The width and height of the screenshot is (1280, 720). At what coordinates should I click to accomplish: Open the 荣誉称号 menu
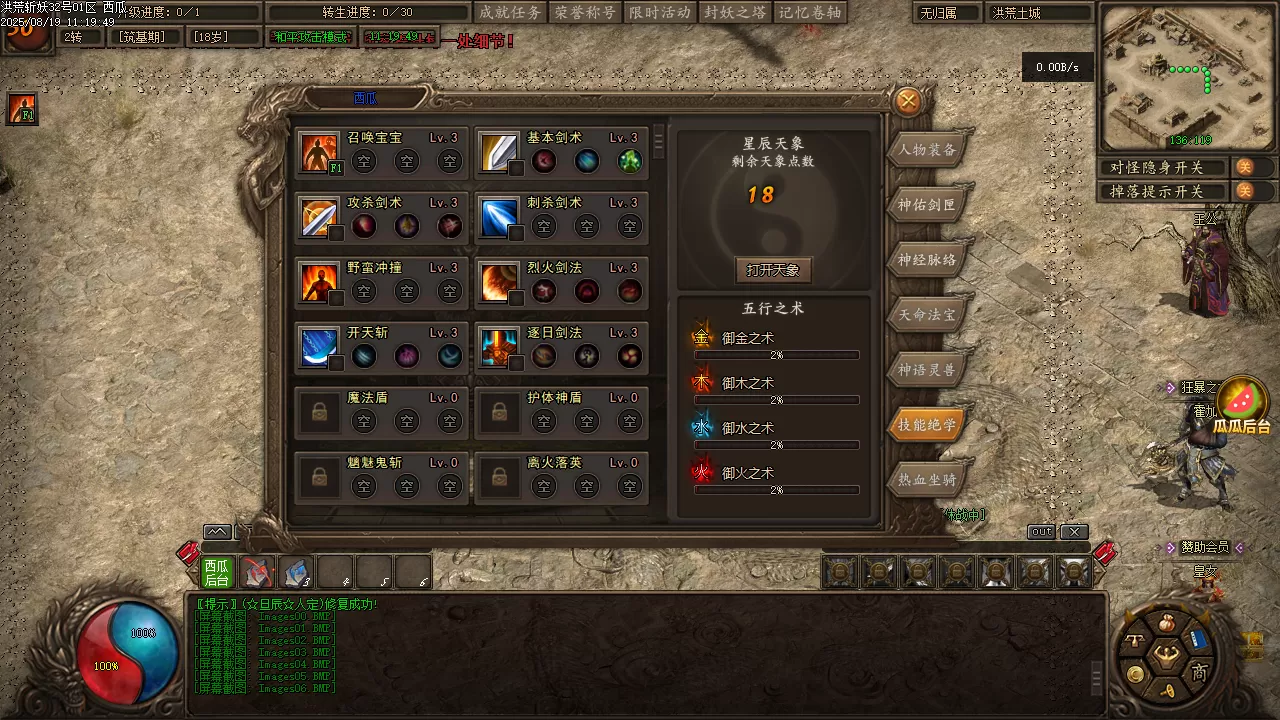coord(585,12)
